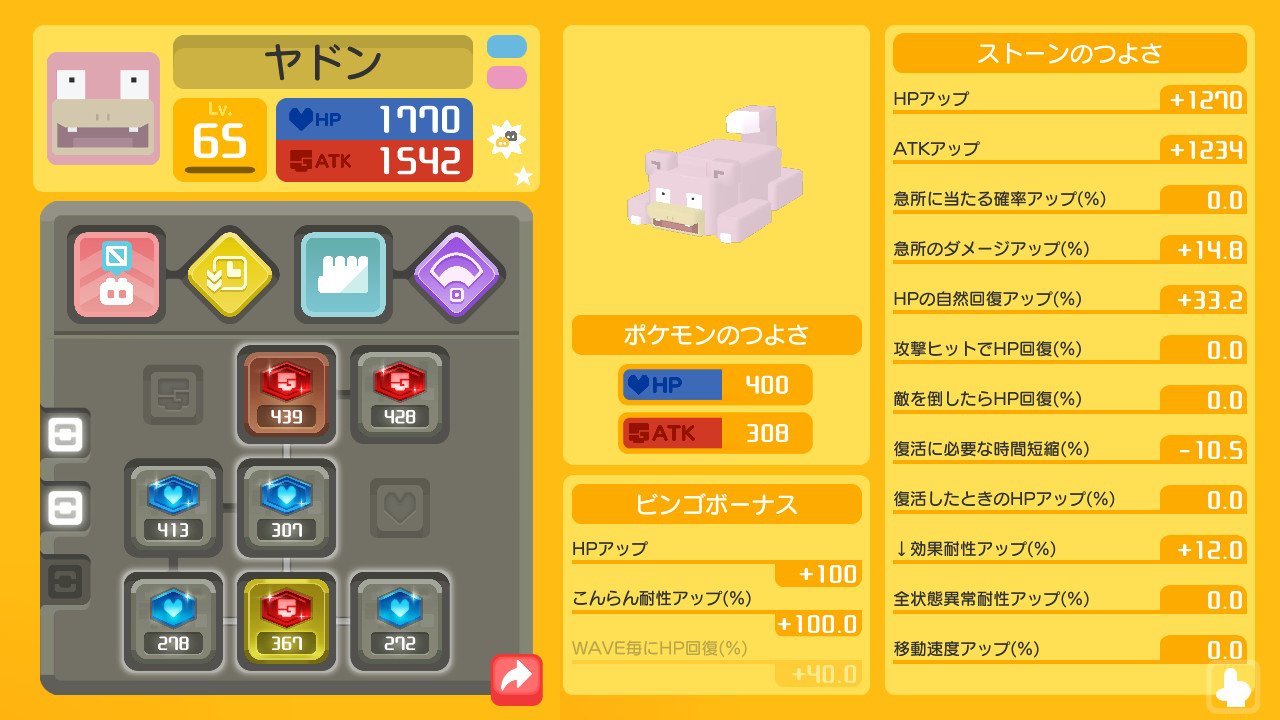Select the pink moves category icon

(x=115, y=275)
